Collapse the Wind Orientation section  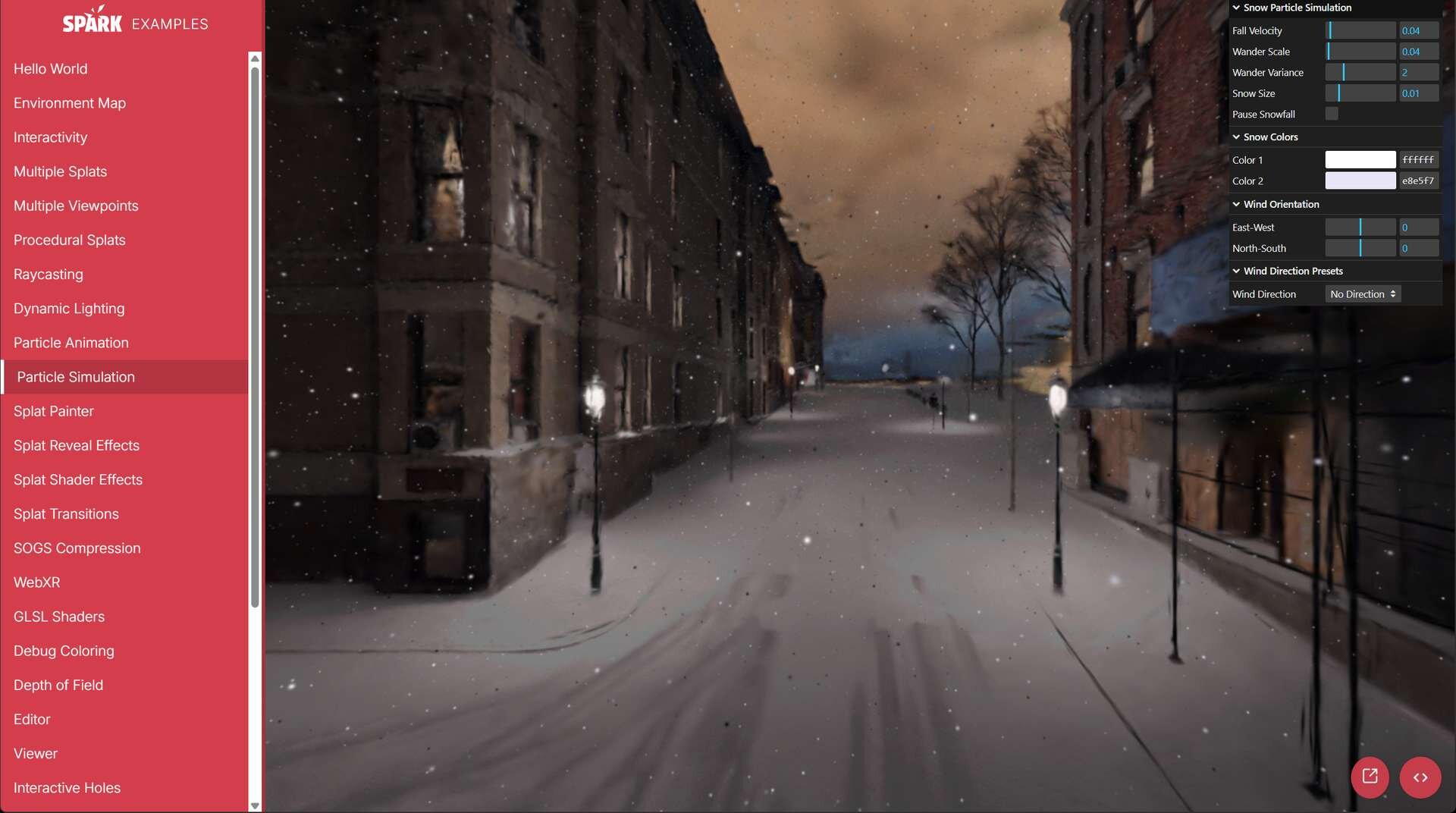1281,205
